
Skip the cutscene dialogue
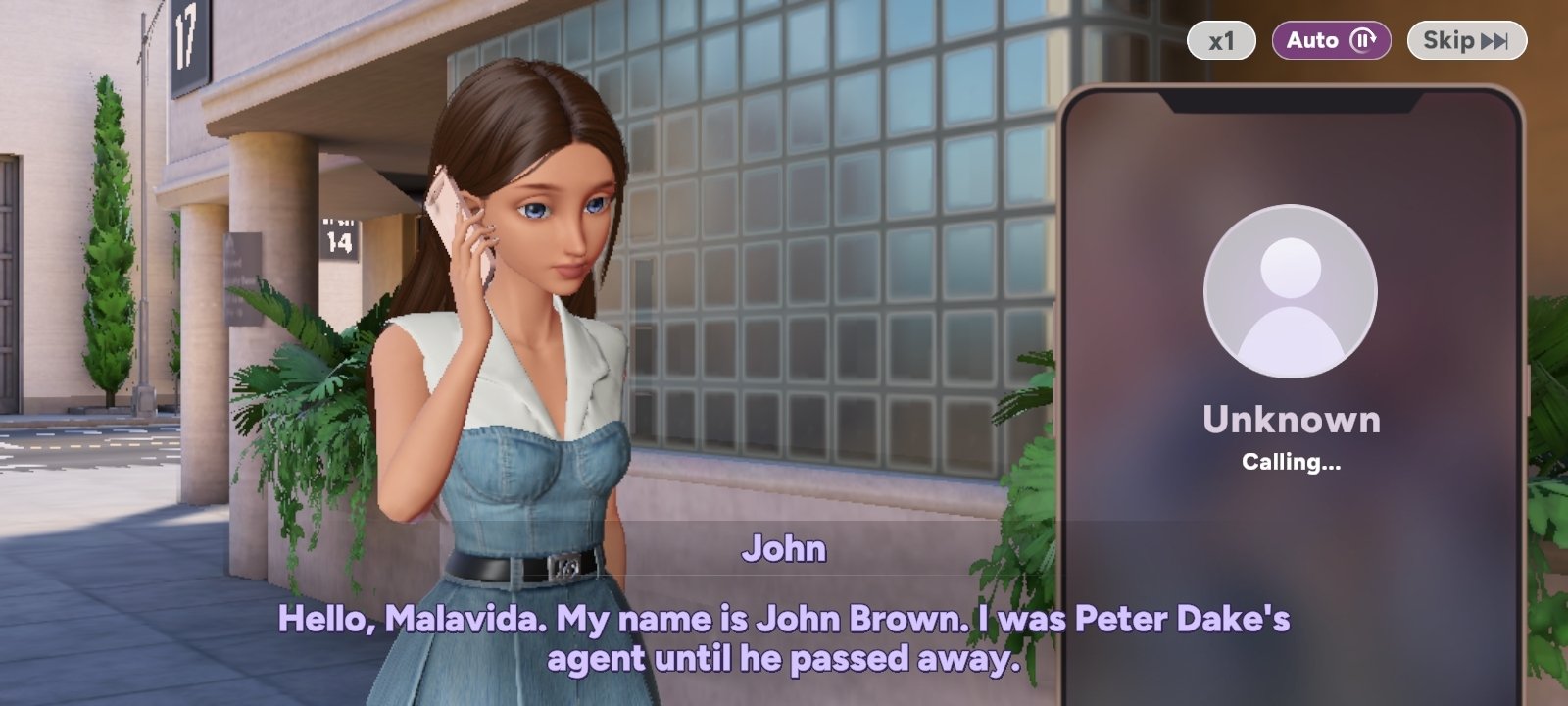(1466, 41)
